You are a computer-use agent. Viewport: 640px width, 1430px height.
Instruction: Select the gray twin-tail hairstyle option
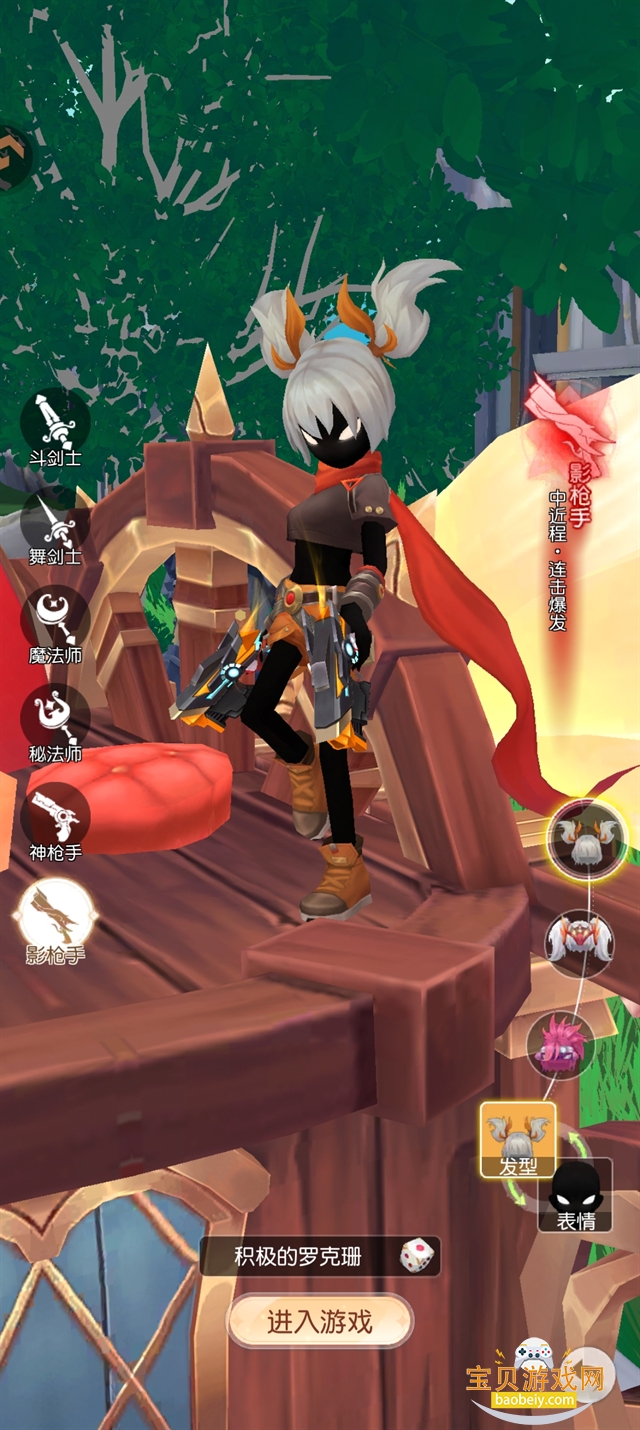[x=587, y=836]
